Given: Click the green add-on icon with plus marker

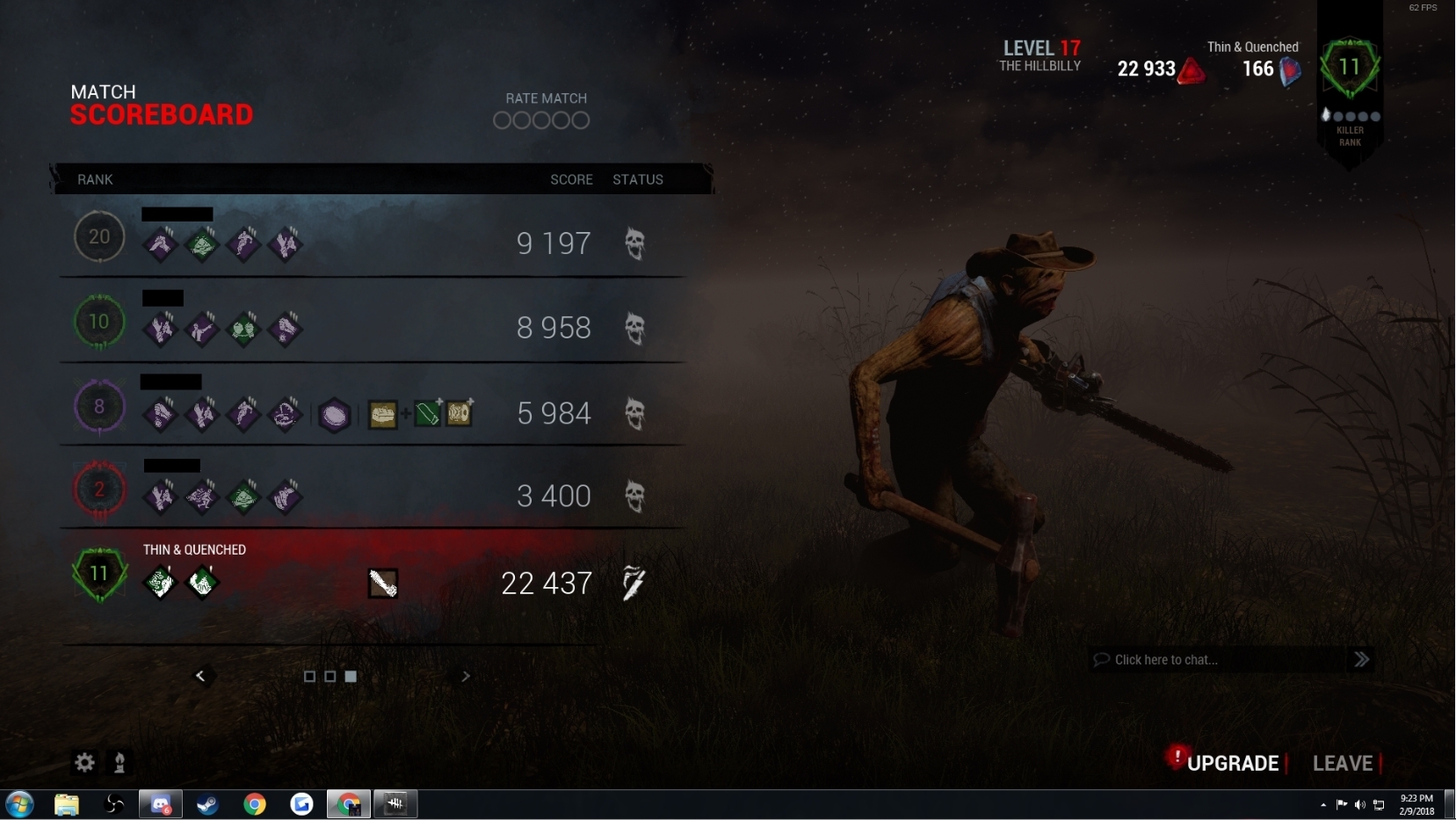Looking at the screenshot, I should tap(428, 413).
